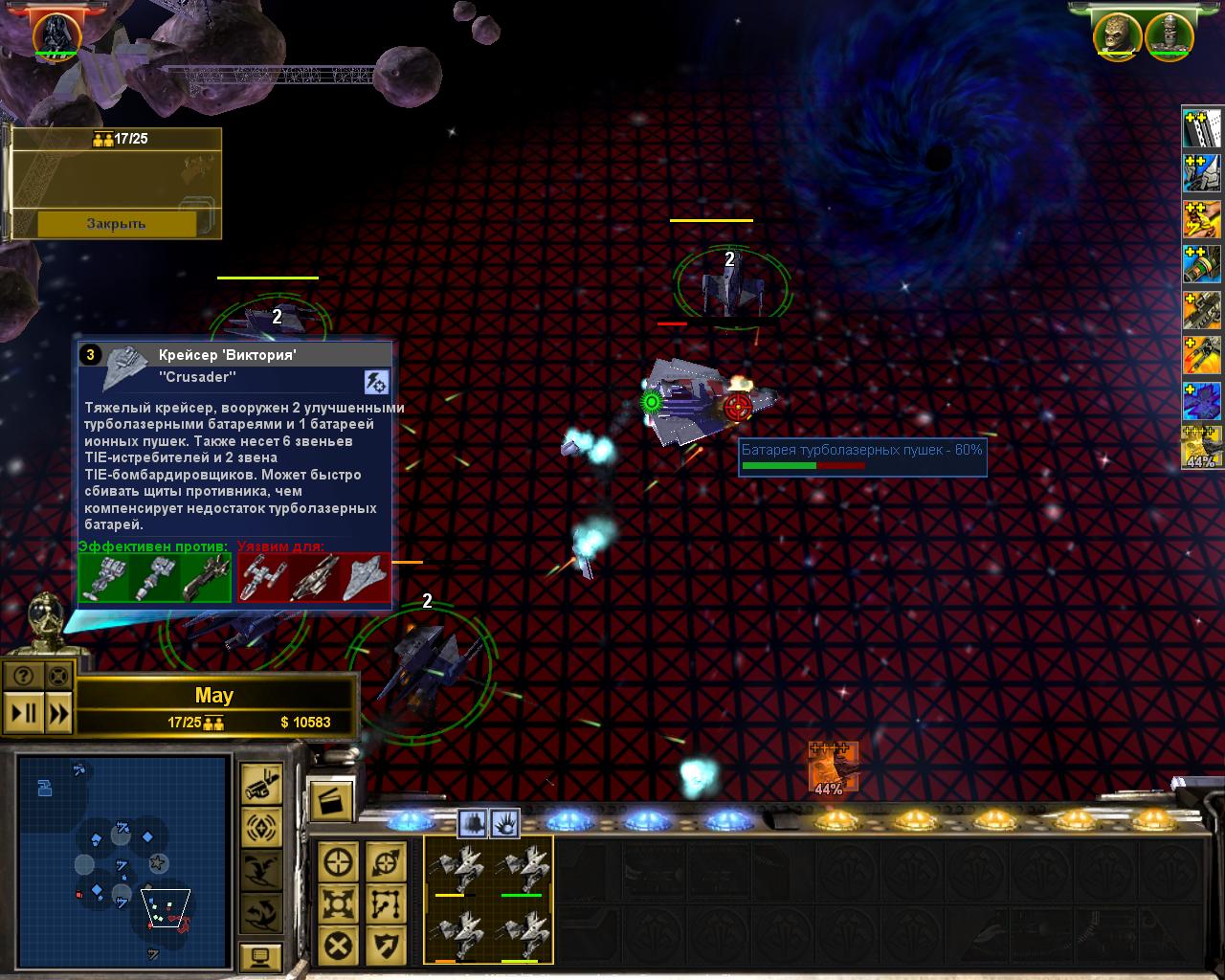The image size is (1225, 980).
Task: Select the IG-88 hero portrait
Action: [x=1169, y=35]
